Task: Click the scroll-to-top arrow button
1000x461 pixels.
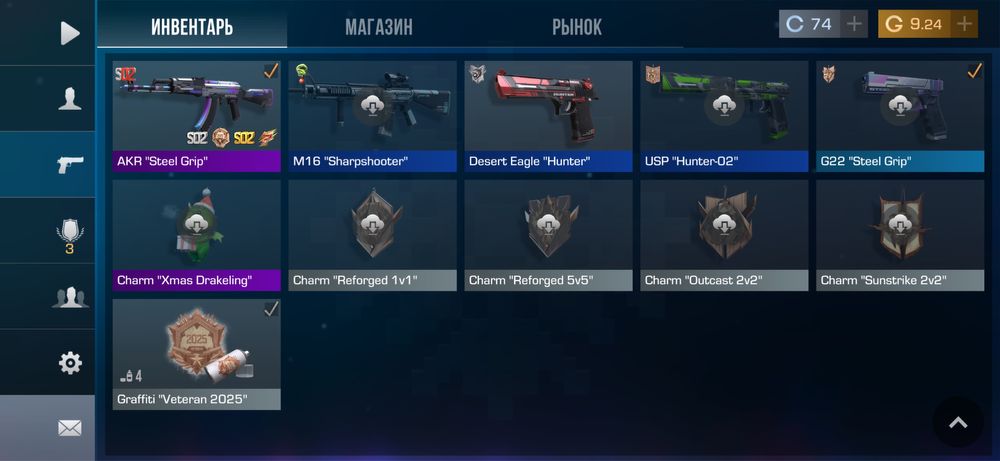Action: coord(957,423)
